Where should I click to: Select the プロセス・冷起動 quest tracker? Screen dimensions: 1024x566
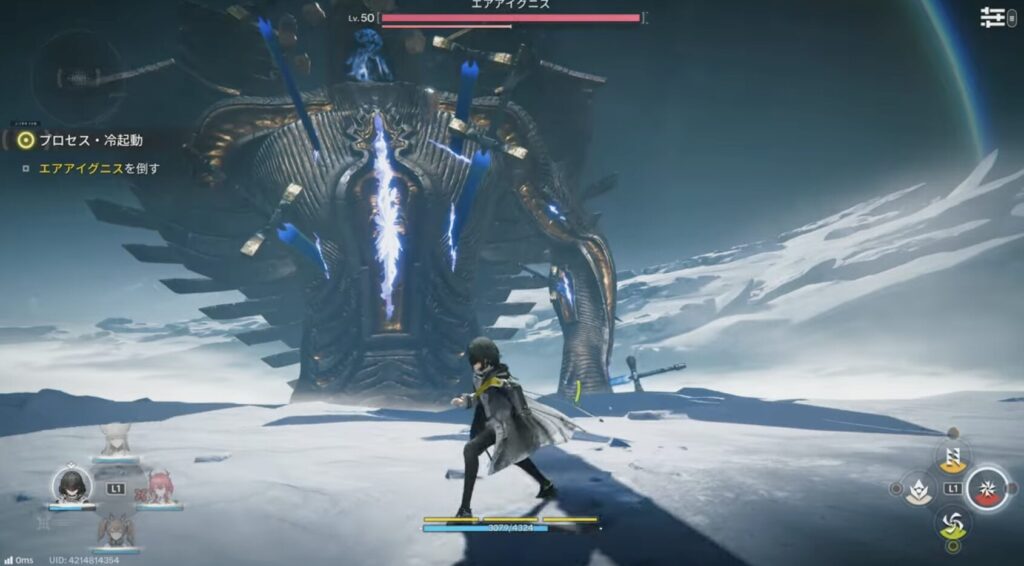pyautogui.click(x=90, y=141)
